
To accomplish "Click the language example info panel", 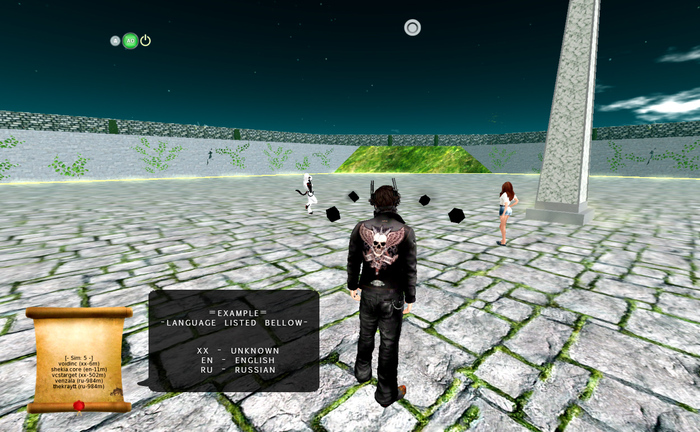I will pyautogui.click(x=234, y=340).
